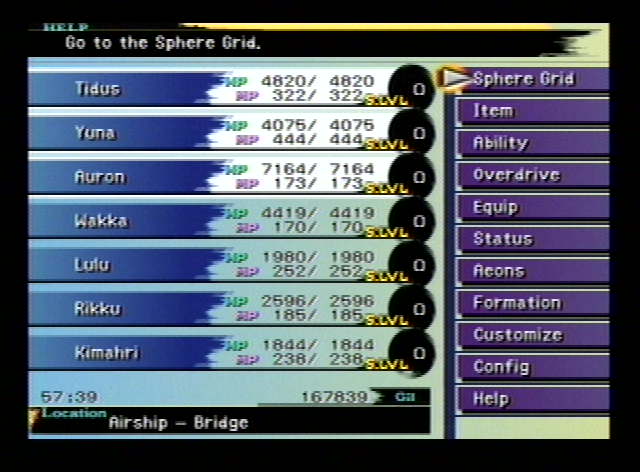The height and width of the screenshot is (472, 640).
Task: Open the Equip menu
Action: point(530,207)
